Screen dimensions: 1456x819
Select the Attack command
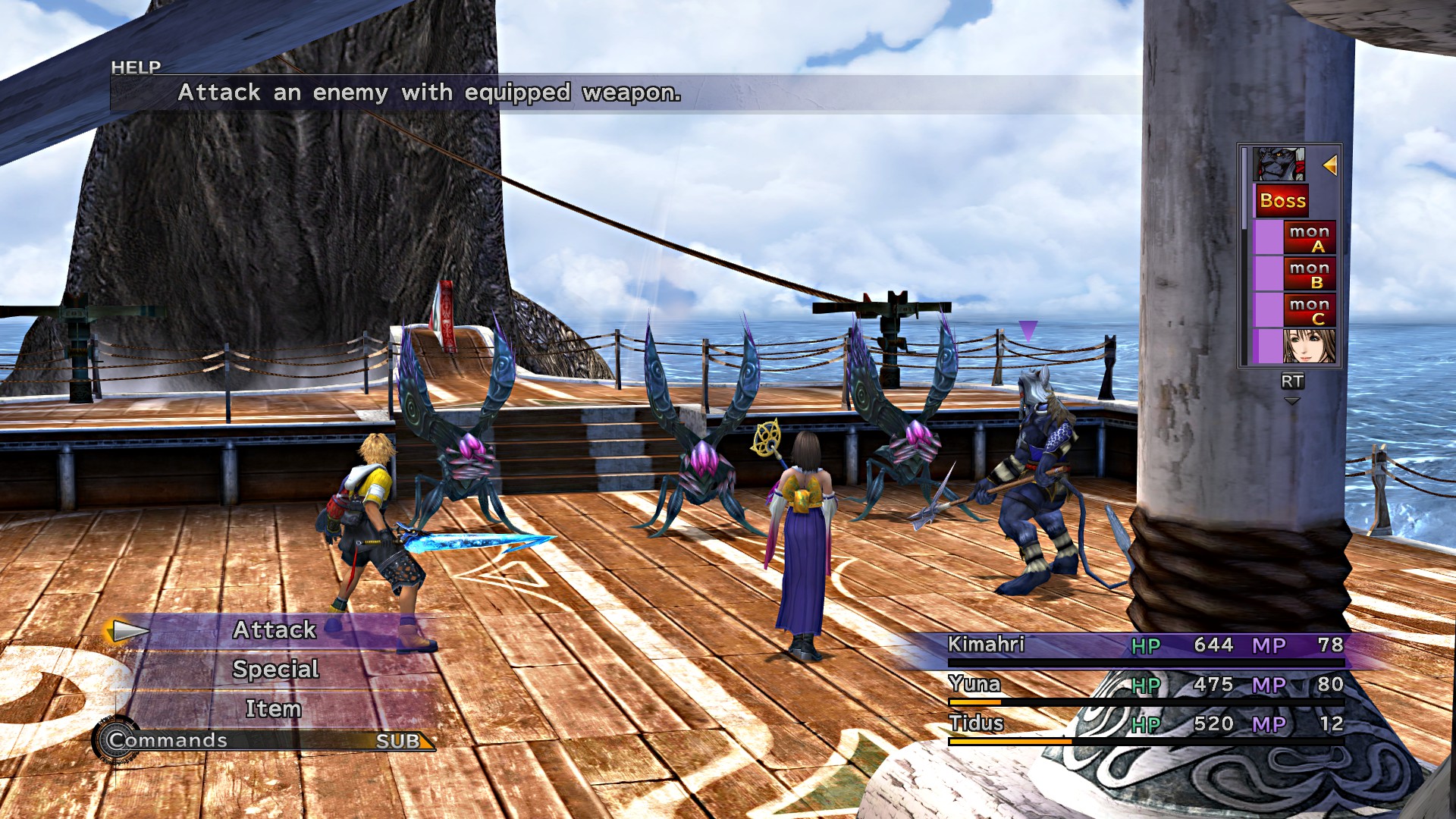pos(275,630)
